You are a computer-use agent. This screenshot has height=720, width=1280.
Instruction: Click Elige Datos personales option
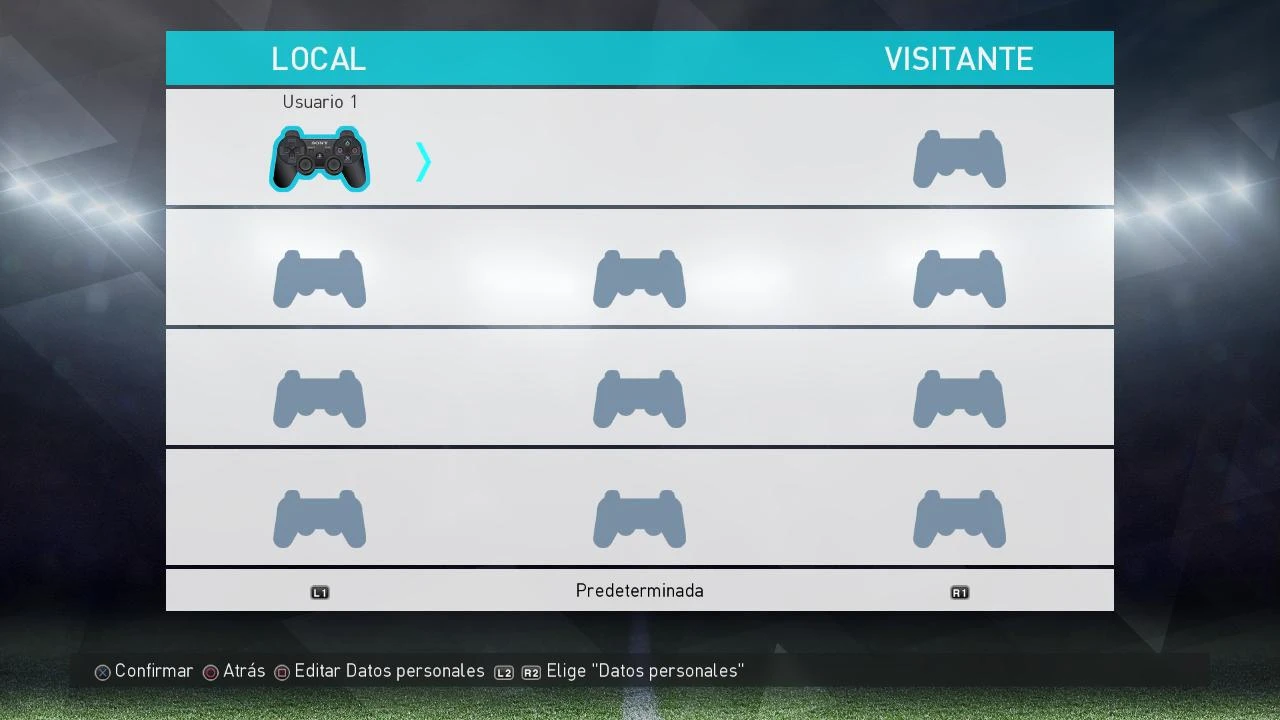pyautogui.click(x=644, y=671)
